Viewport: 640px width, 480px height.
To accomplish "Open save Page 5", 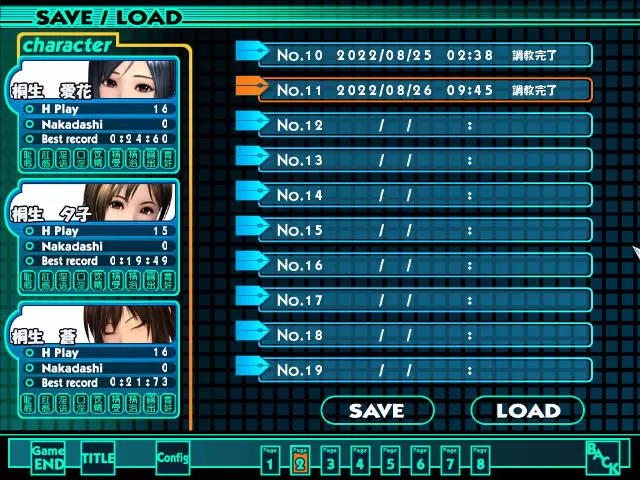I will pyautogui.click(x=389, y=459).
